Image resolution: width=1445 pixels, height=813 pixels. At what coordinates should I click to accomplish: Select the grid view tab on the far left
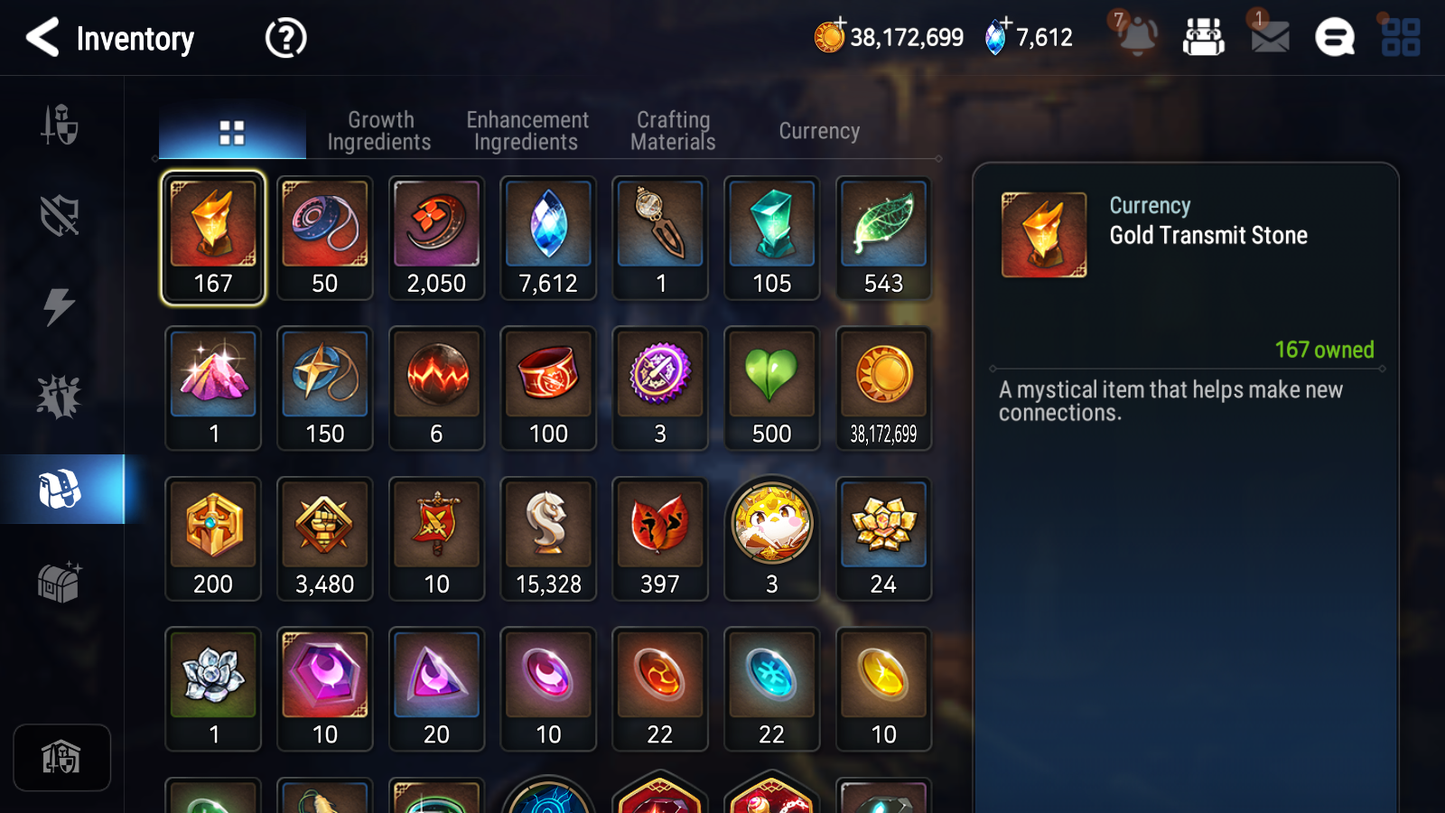coord(232,130)
